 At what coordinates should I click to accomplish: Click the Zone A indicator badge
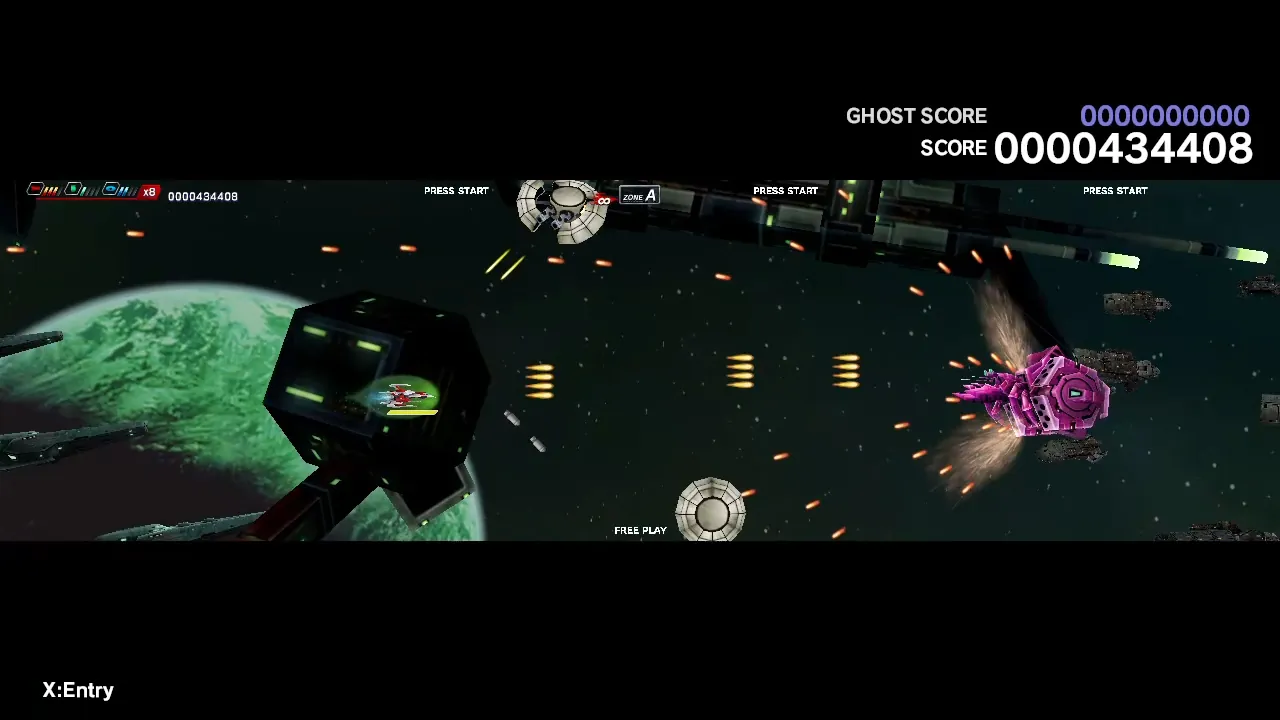pos(638,196)
